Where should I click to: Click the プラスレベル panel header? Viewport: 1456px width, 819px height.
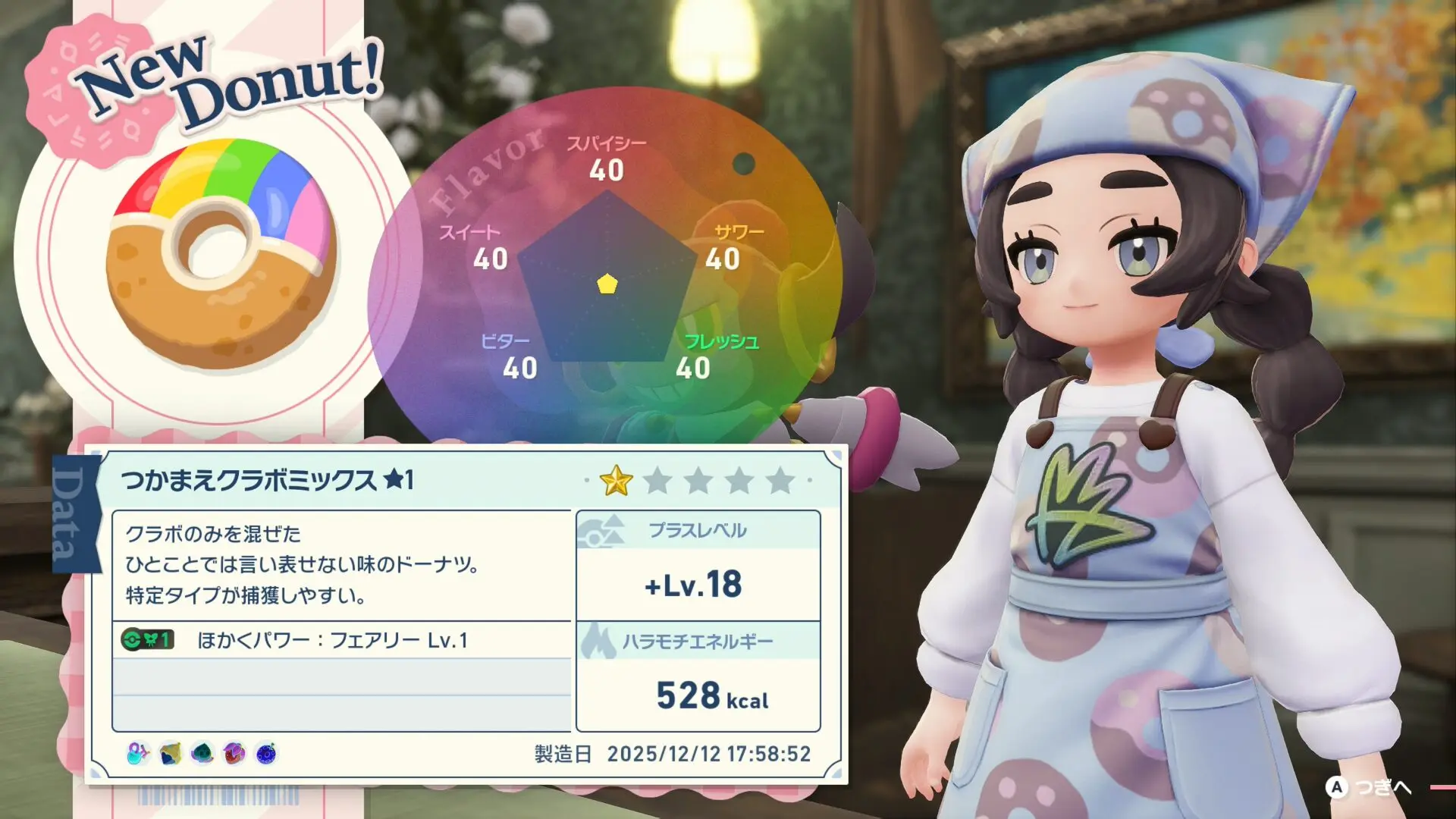click(698, 530)
